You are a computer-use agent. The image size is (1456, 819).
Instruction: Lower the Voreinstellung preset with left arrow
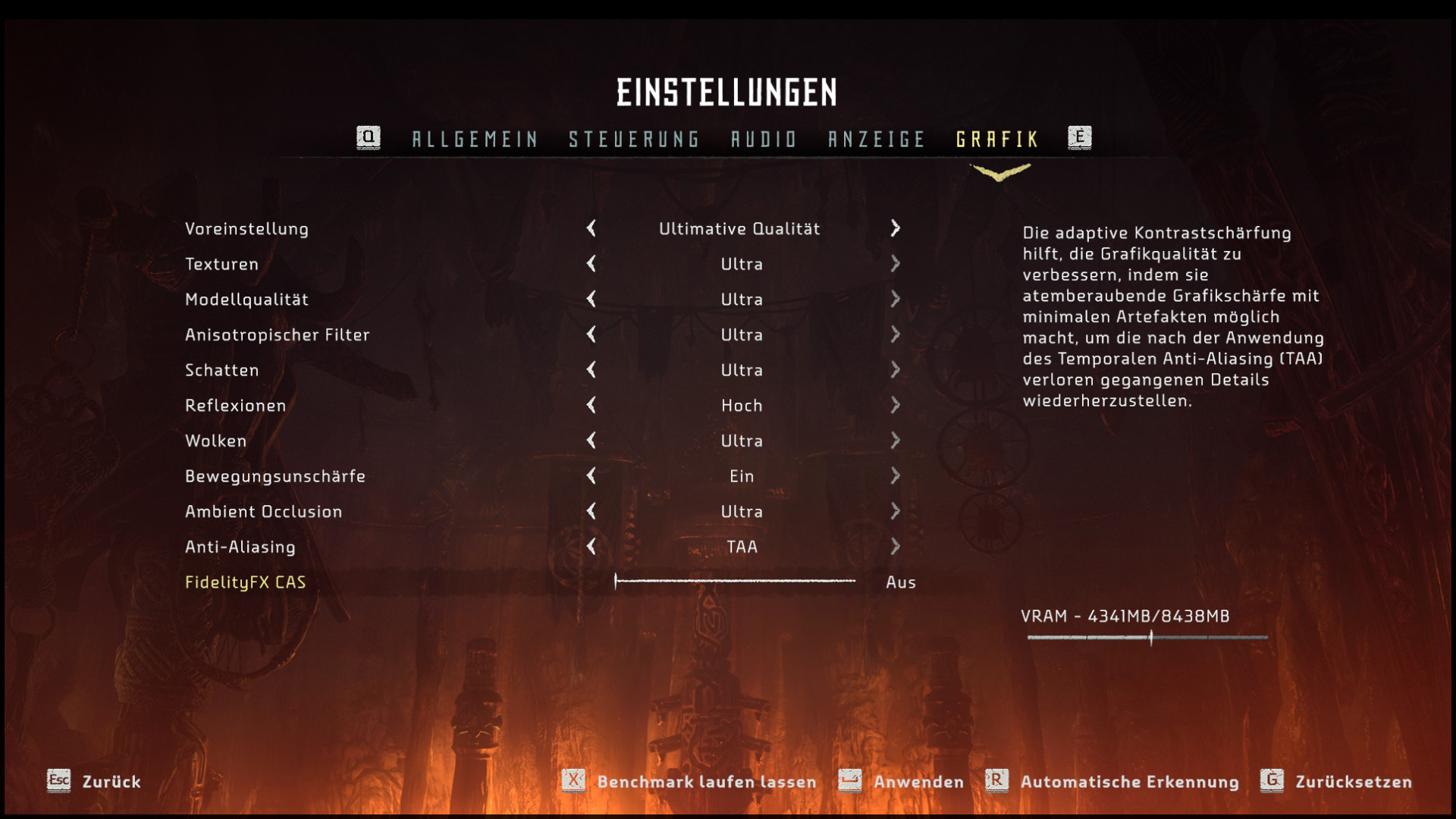pyautogui.click(x=591, y=228)
